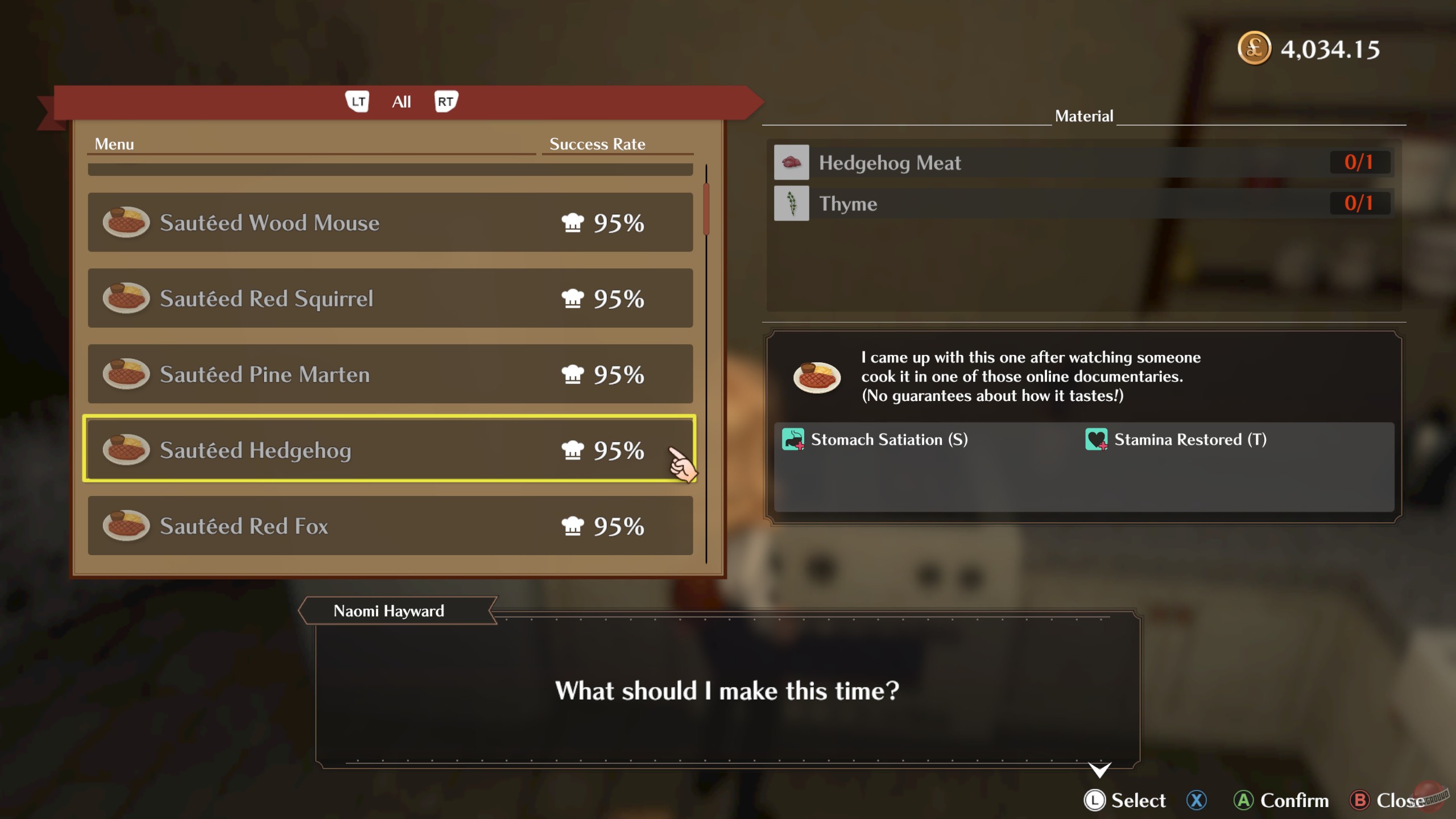Click the Sautéed Red Fox dish icon
The height and width of the screenshot is (819, 1456).
click(126, 526)
